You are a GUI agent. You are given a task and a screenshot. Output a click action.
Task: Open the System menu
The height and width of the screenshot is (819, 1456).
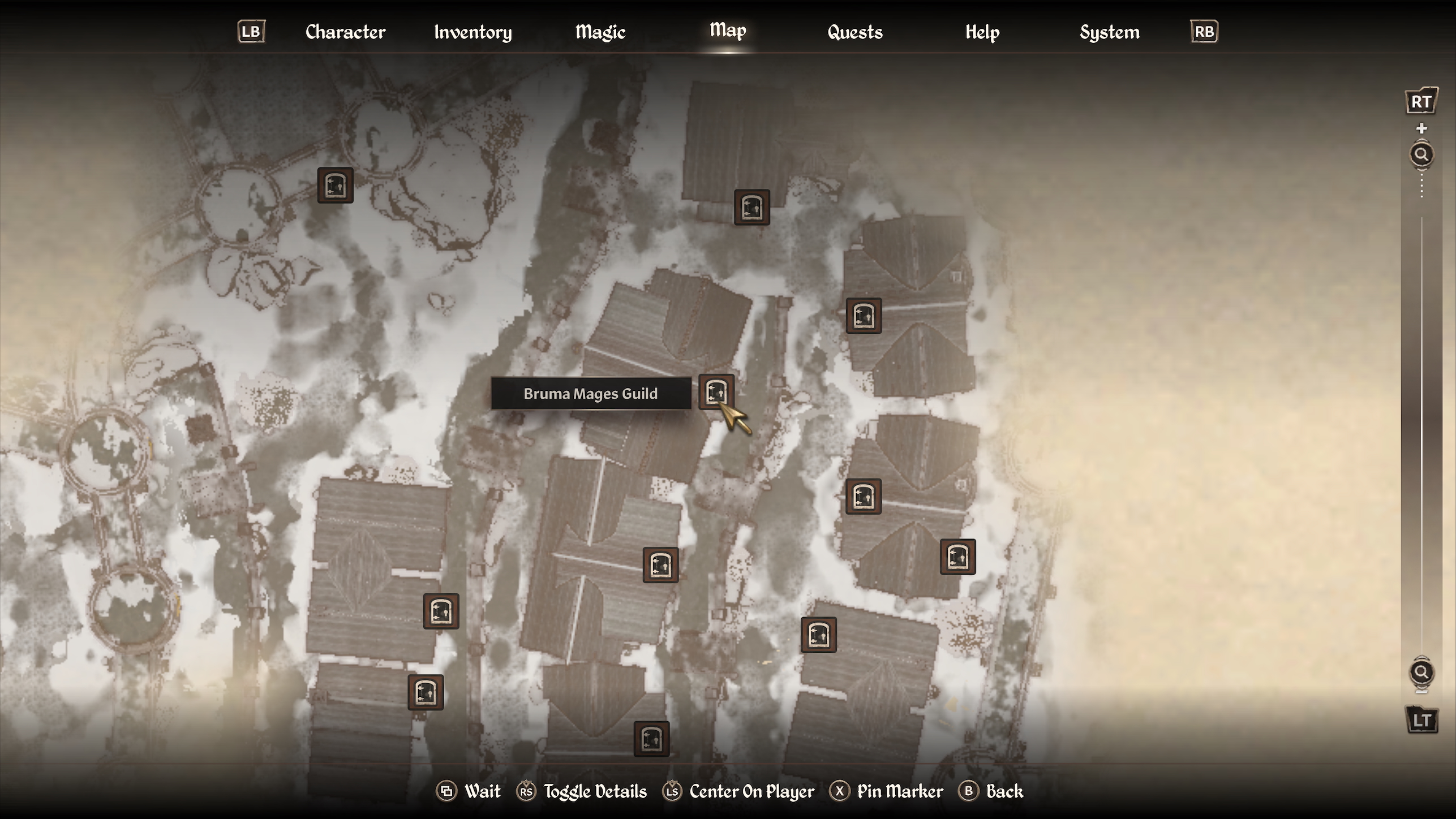1109,32
